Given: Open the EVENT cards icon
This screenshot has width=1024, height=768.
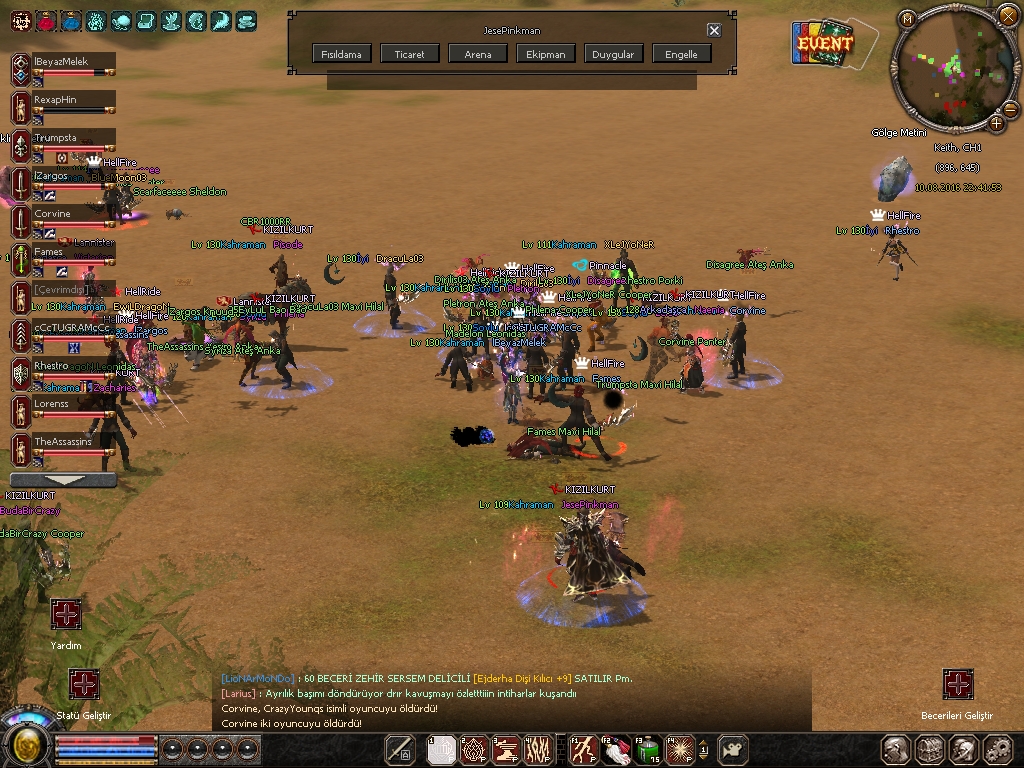Looking at the screenshot, I should click(824, 43).
